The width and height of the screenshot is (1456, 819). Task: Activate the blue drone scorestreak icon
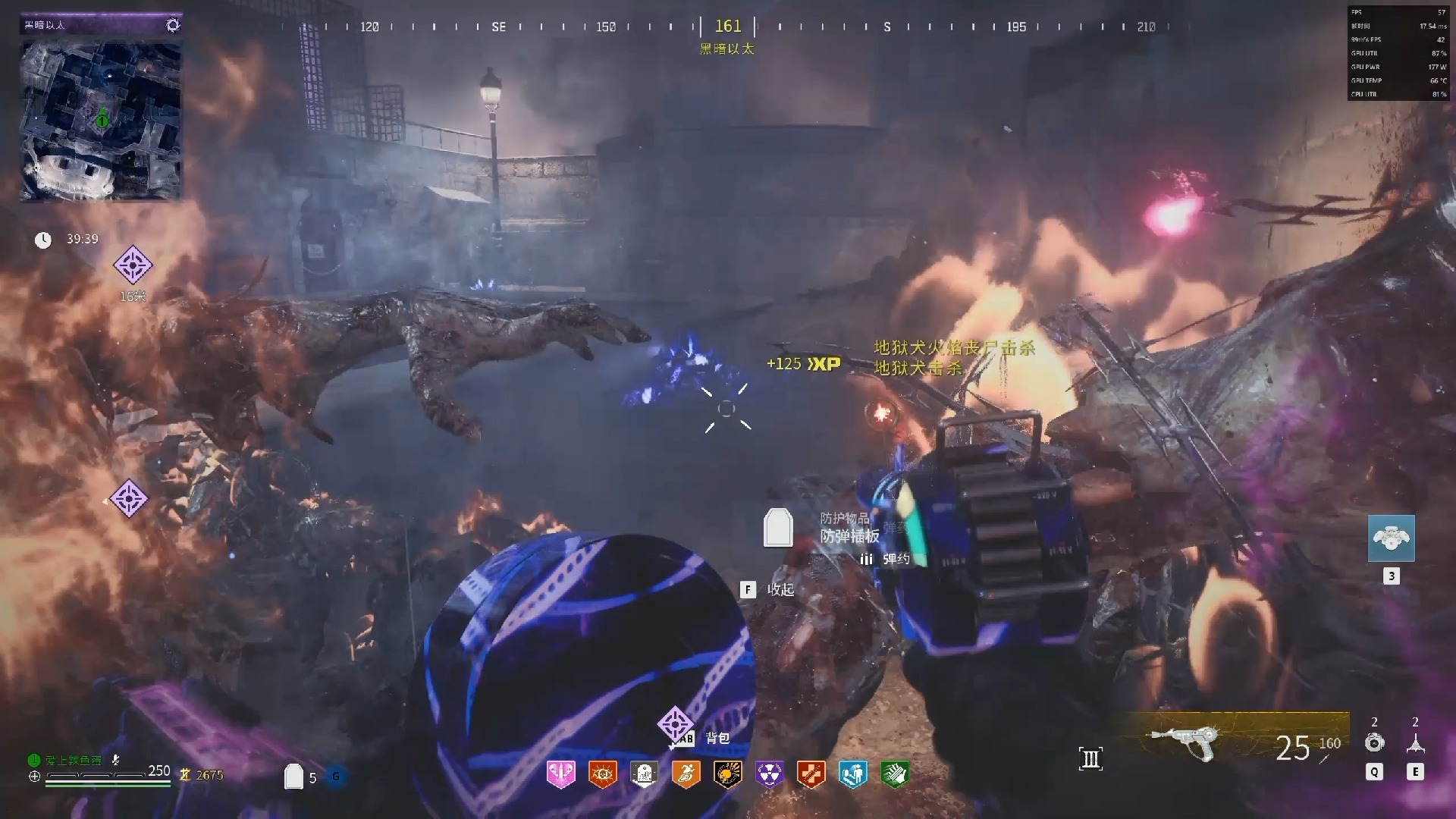(1391, 538)
